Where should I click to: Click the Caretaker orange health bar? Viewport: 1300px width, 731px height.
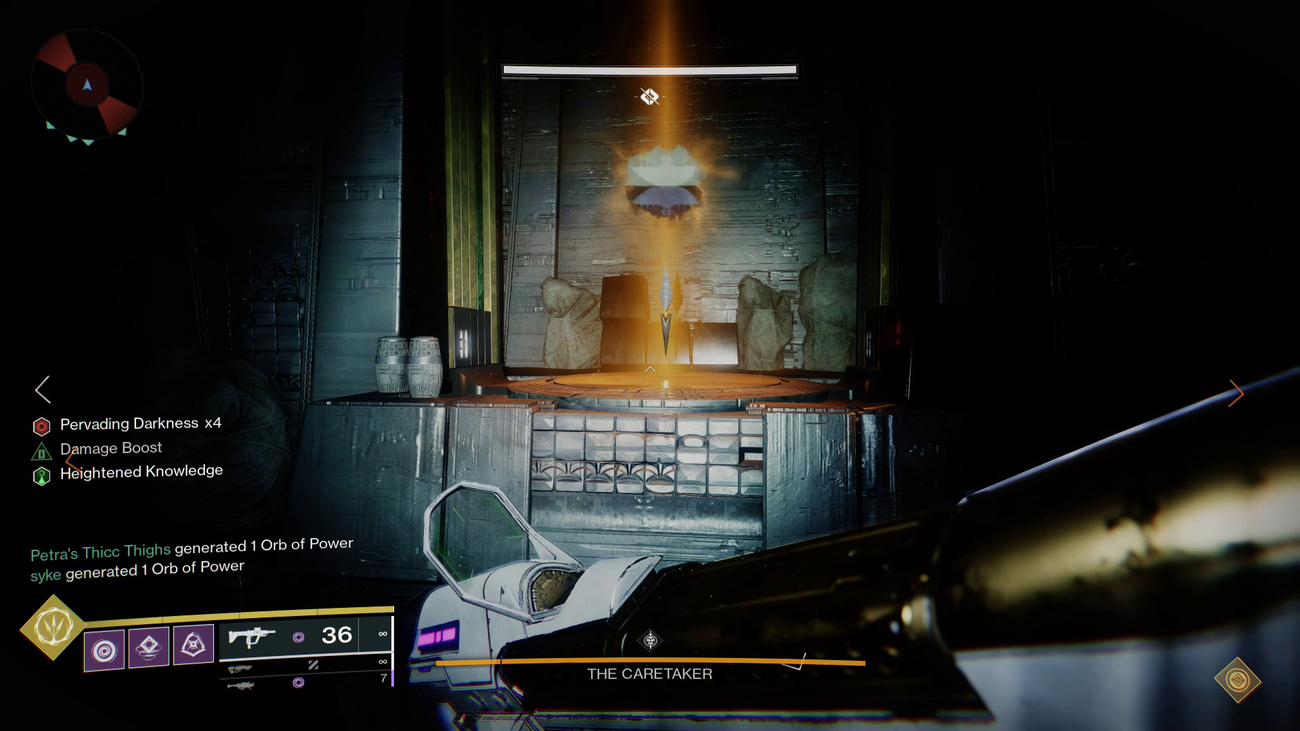click(650, 661)
